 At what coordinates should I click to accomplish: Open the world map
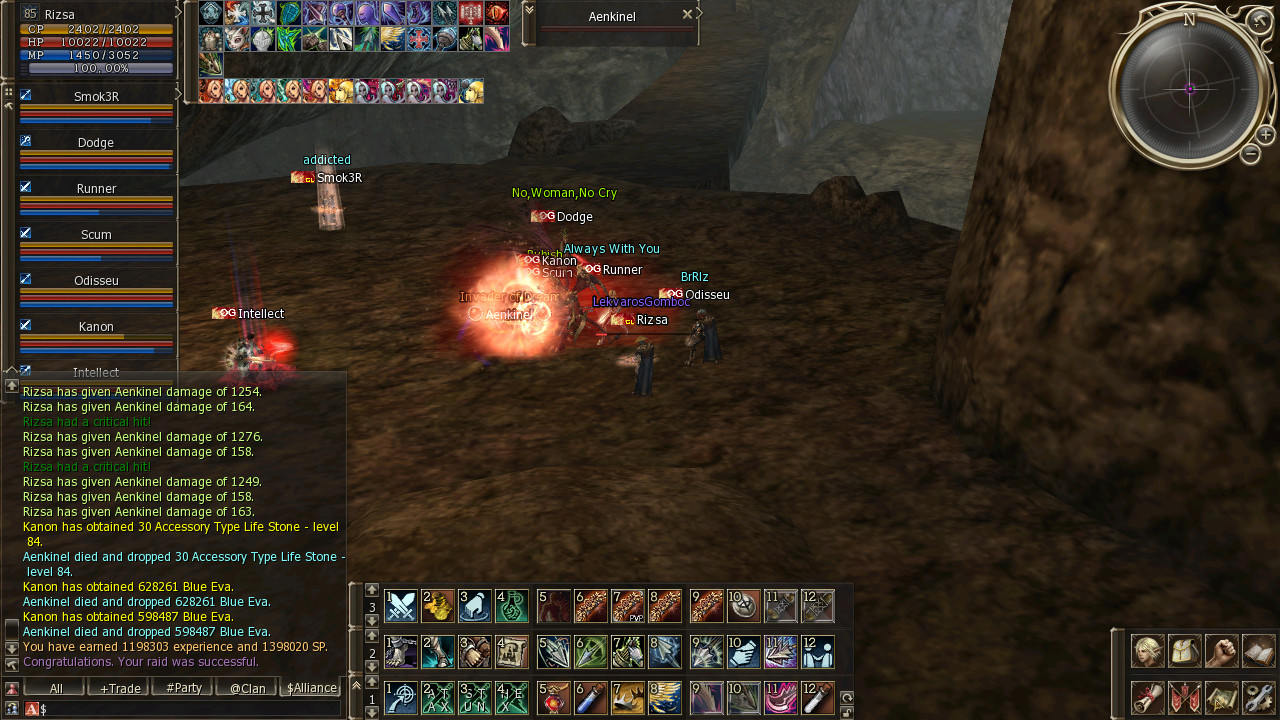pos(1221,697)
